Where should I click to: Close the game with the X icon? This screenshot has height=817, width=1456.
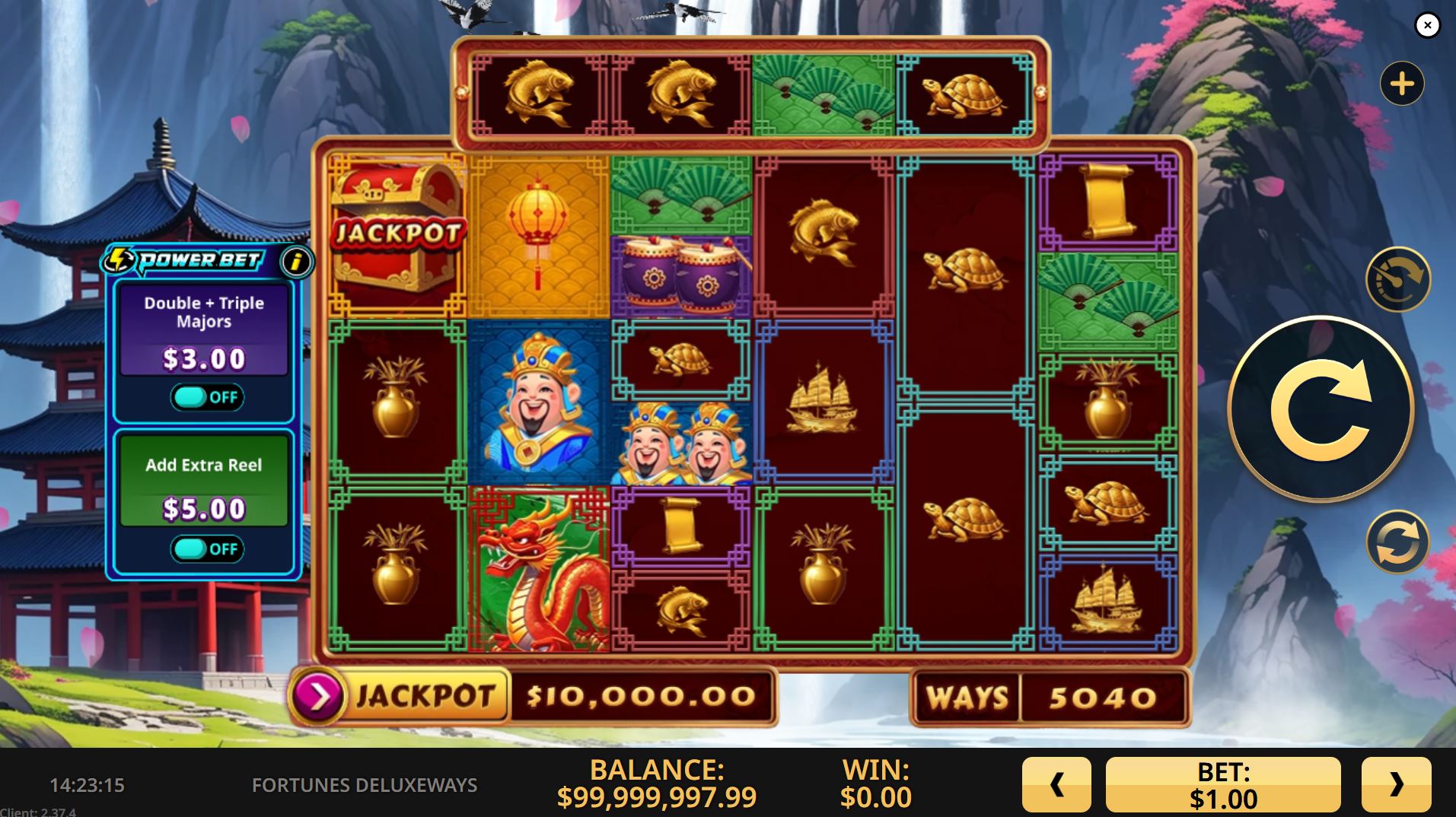tap(1426, 25)
